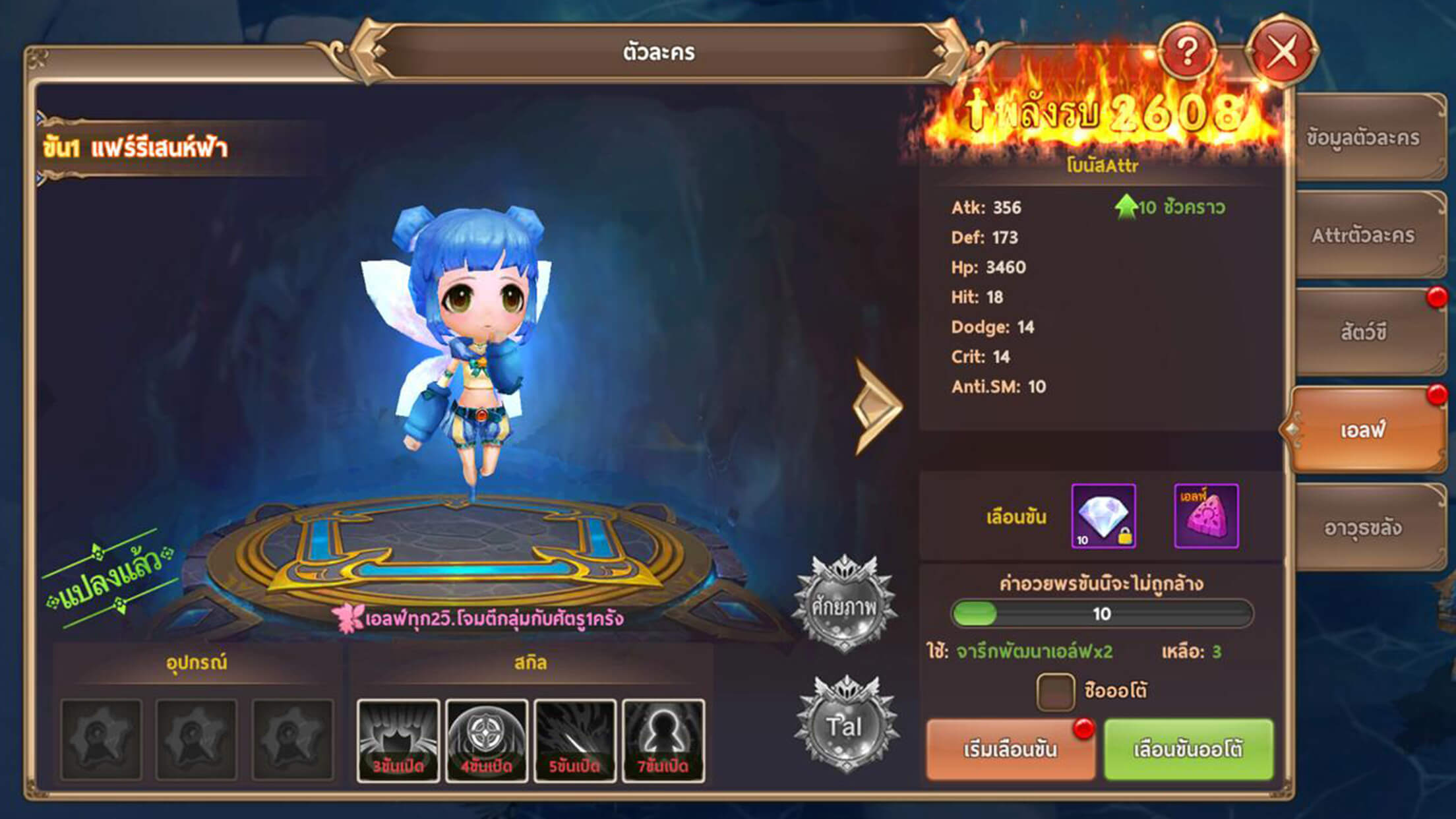Select the สัตว์ขี่ tab
The image size is (1456, 819).
pos(1363,332)
